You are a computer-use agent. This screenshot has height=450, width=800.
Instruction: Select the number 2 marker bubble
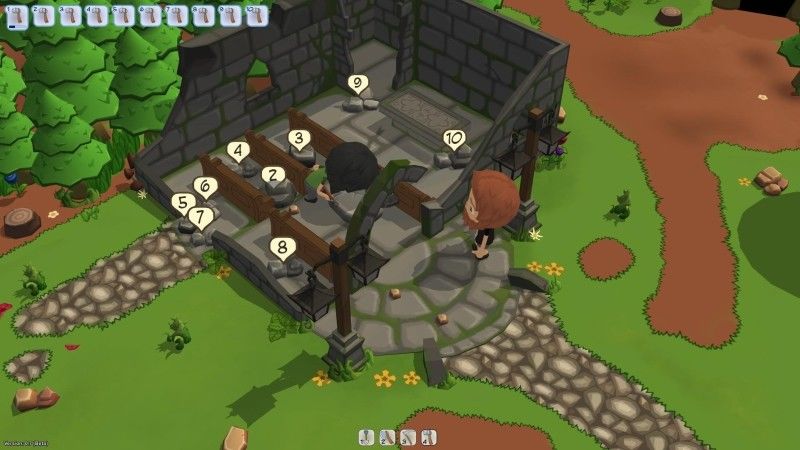coord(271,174)
